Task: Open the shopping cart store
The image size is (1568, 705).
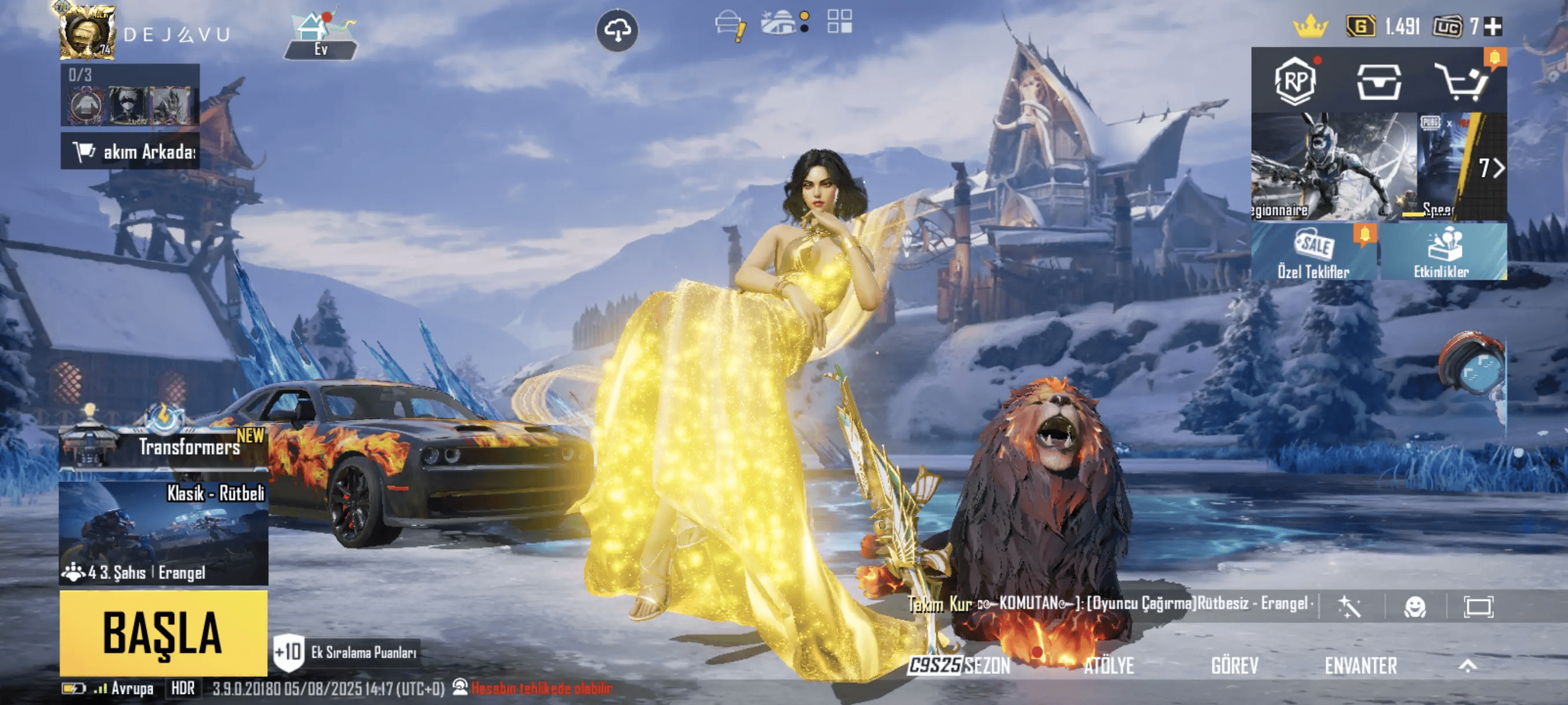Action: [x=1462, y=81]
